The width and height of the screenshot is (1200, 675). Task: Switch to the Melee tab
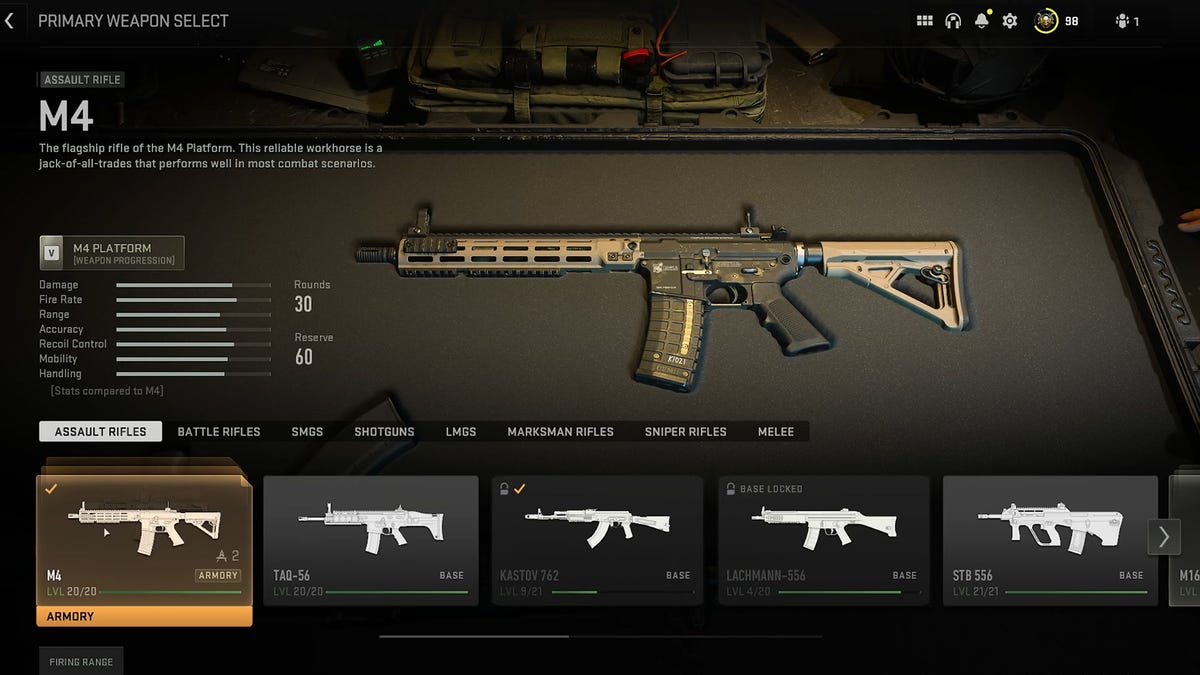pos(776,432)
